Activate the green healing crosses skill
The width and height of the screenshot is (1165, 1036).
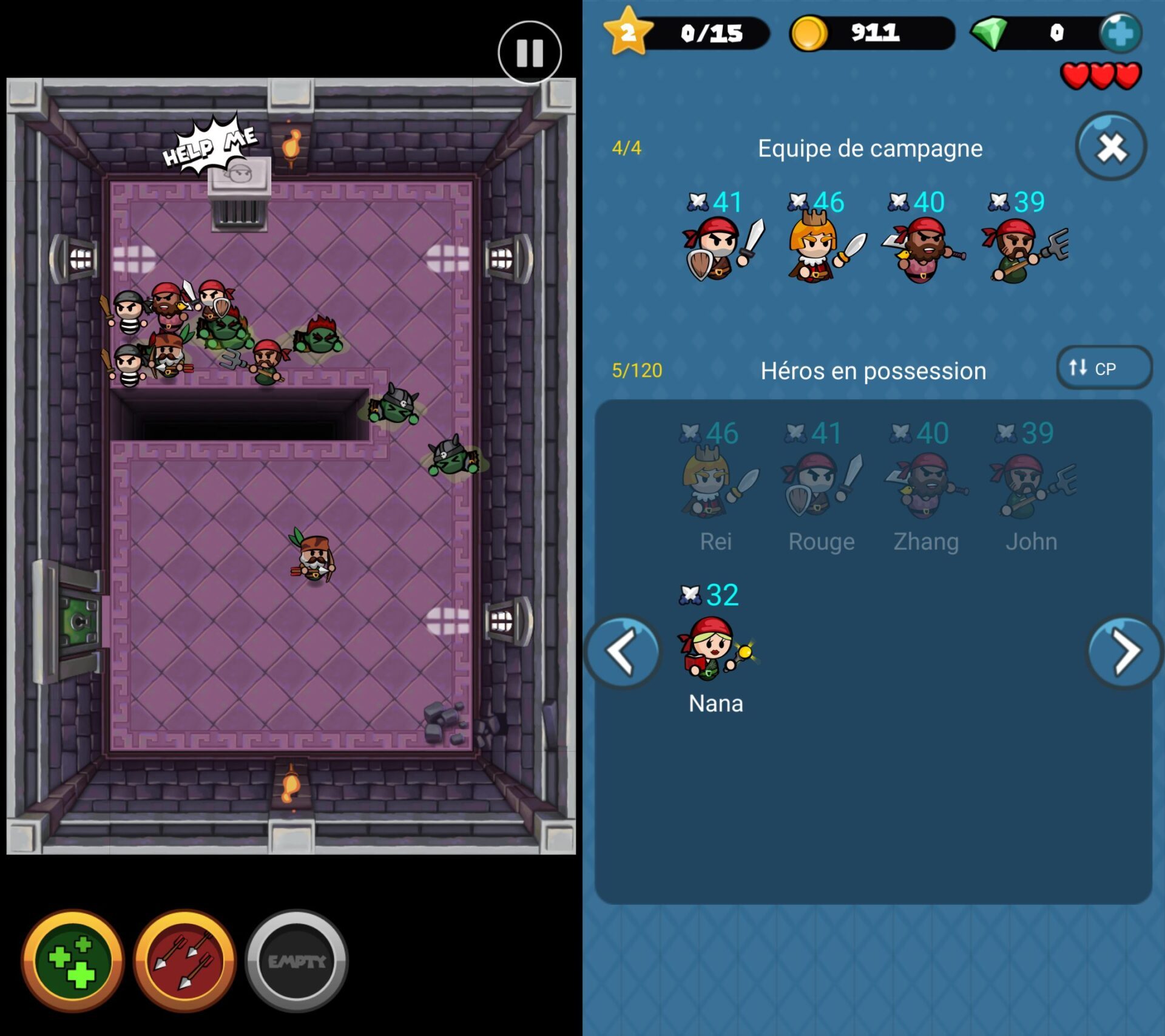pyautogui.click(x=73, y=960)
